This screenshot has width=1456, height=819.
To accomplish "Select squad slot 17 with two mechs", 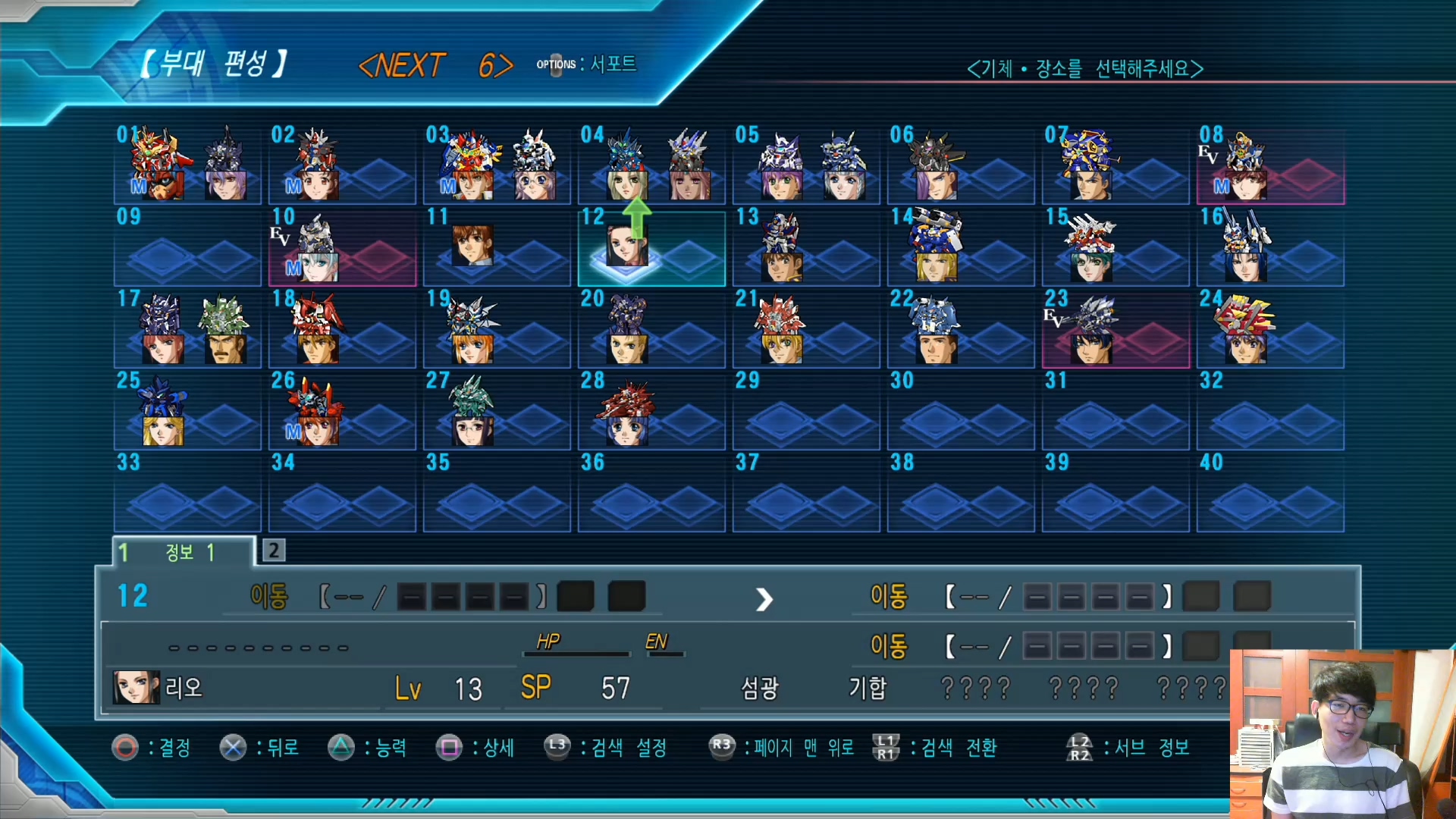I will tap(187, 330).
